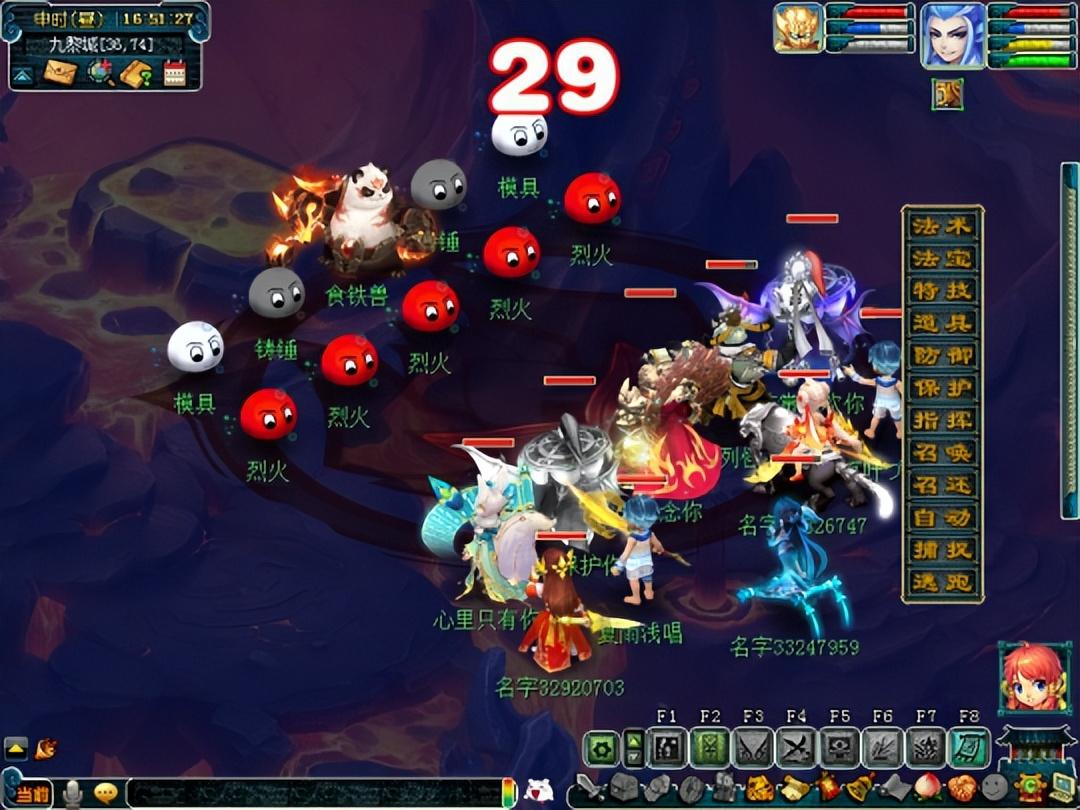Select the 保护 protect command
Image resolution: width=1080 pixels, height=810 pixels.
pyautogui.click(x=942, y=388)
